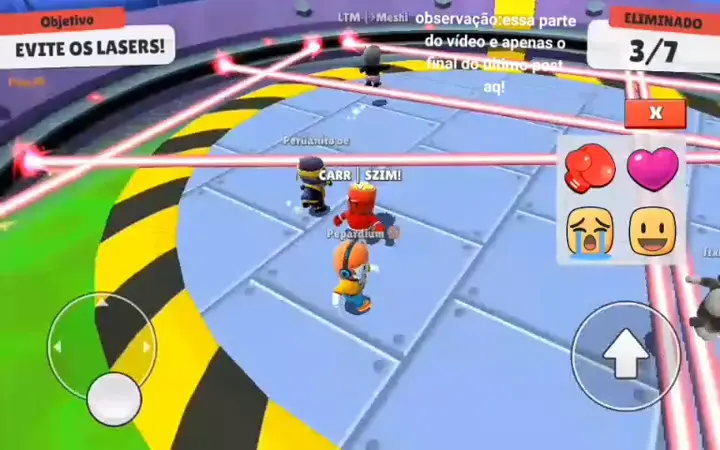Send the pink heart emote
This screenshot has height=450, width=720.
click(x=652, y=167)
